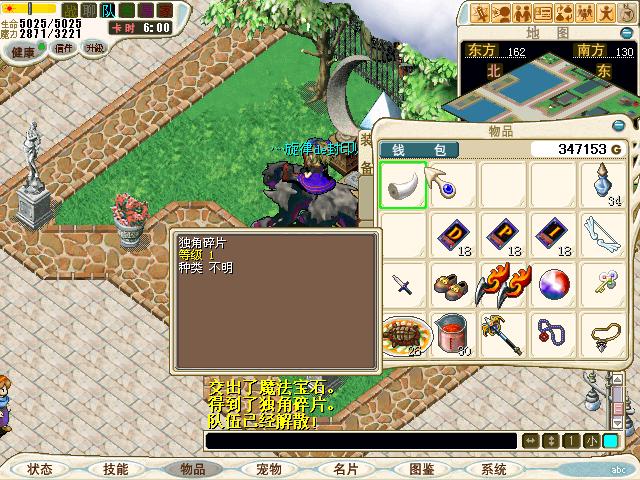Choose the brown shoes in inventory
640x480 pixels.
tap(453, 285)
